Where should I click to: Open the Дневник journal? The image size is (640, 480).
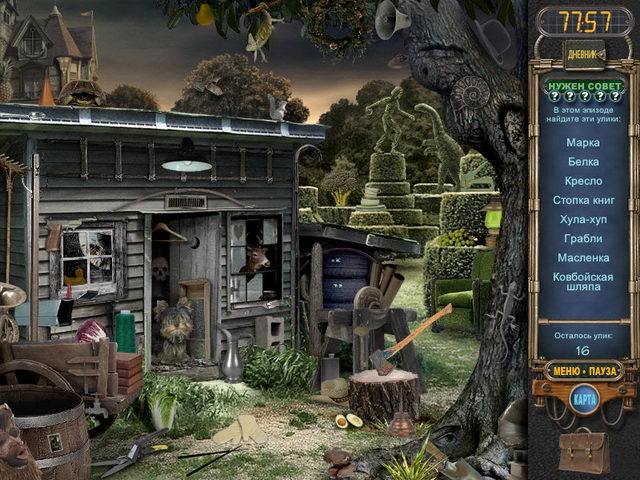pyautogui.click(x=583, y=53)
